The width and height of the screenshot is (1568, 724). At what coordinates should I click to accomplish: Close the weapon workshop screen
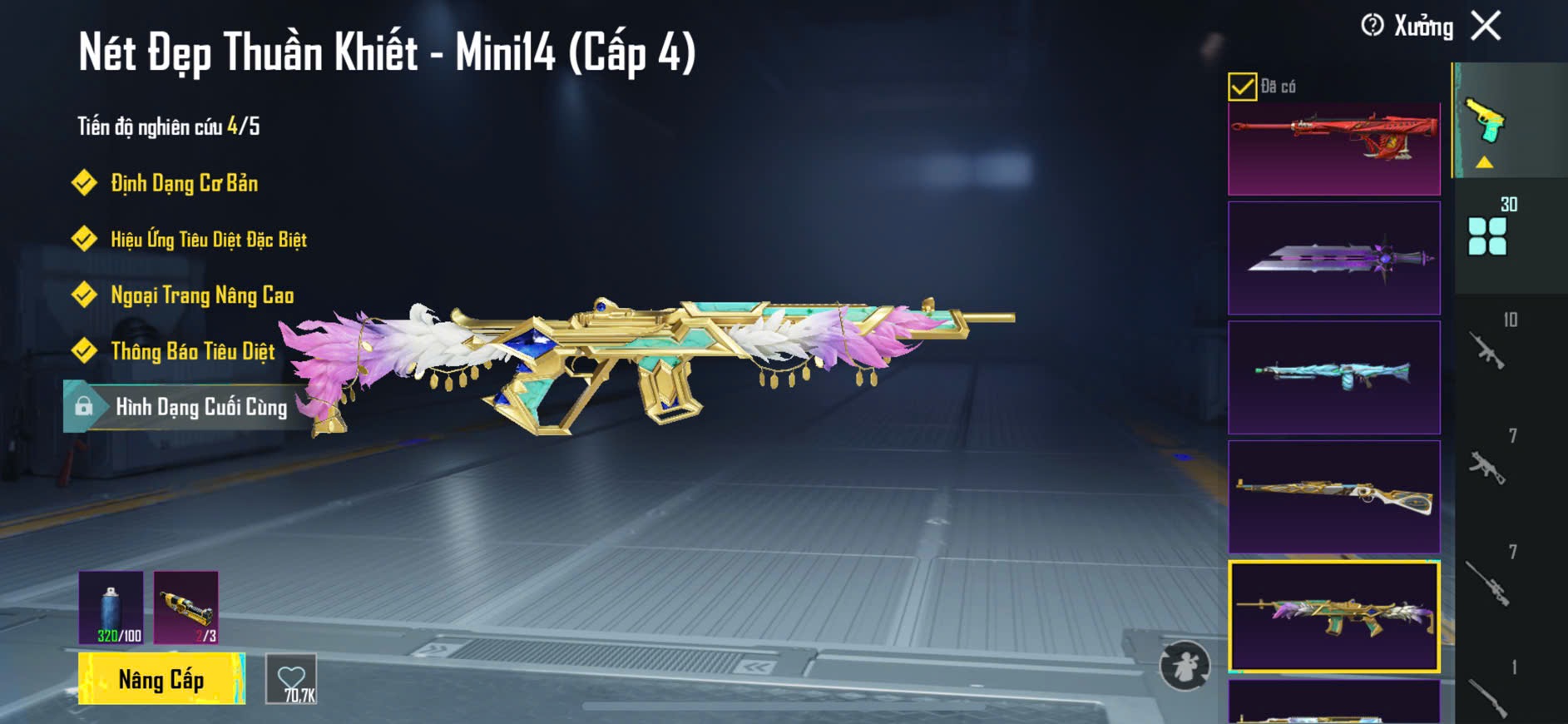[1486, 26]
